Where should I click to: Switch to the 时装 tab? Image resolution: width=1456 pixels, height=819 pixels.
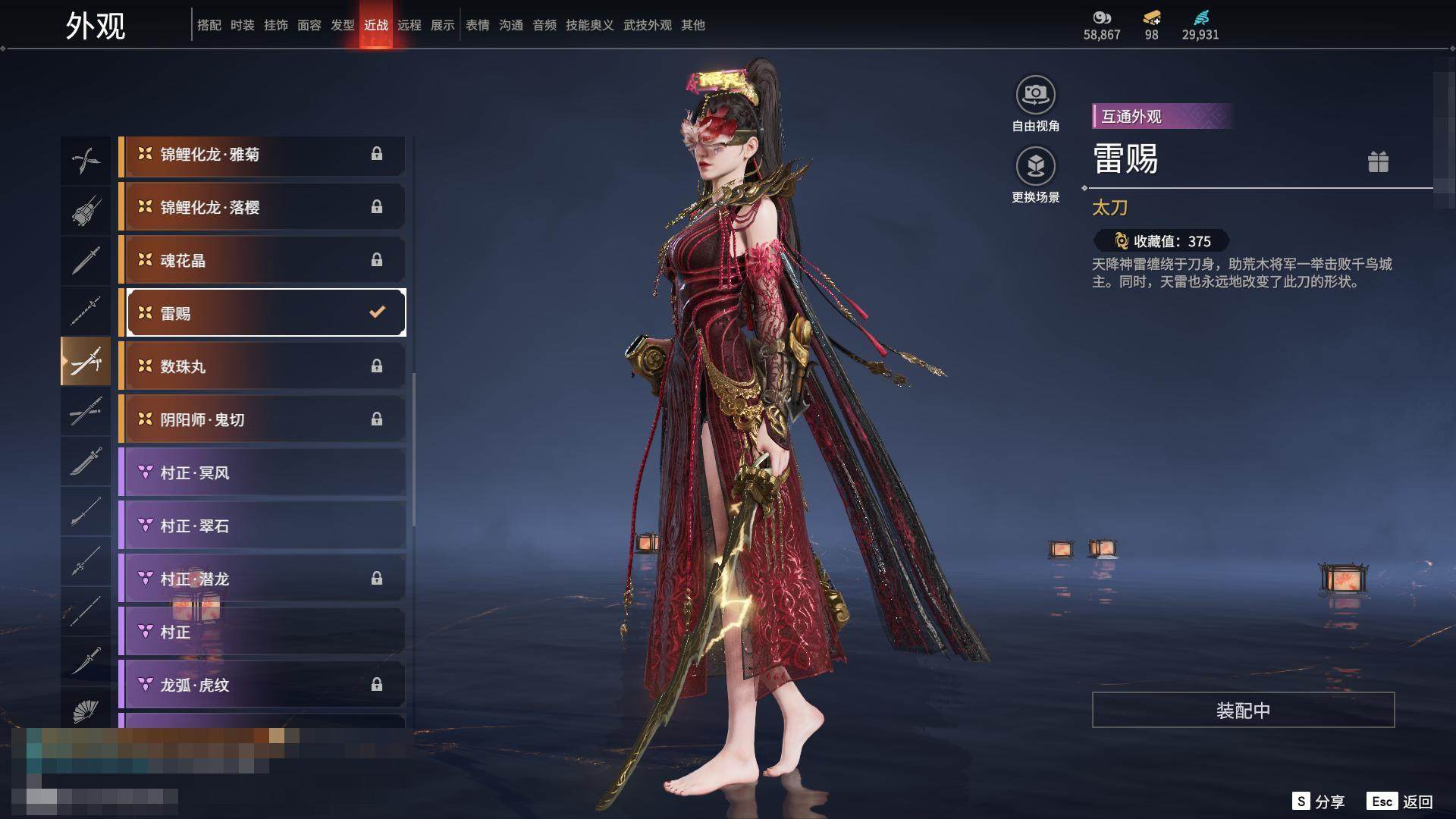[x=243, y=25]
